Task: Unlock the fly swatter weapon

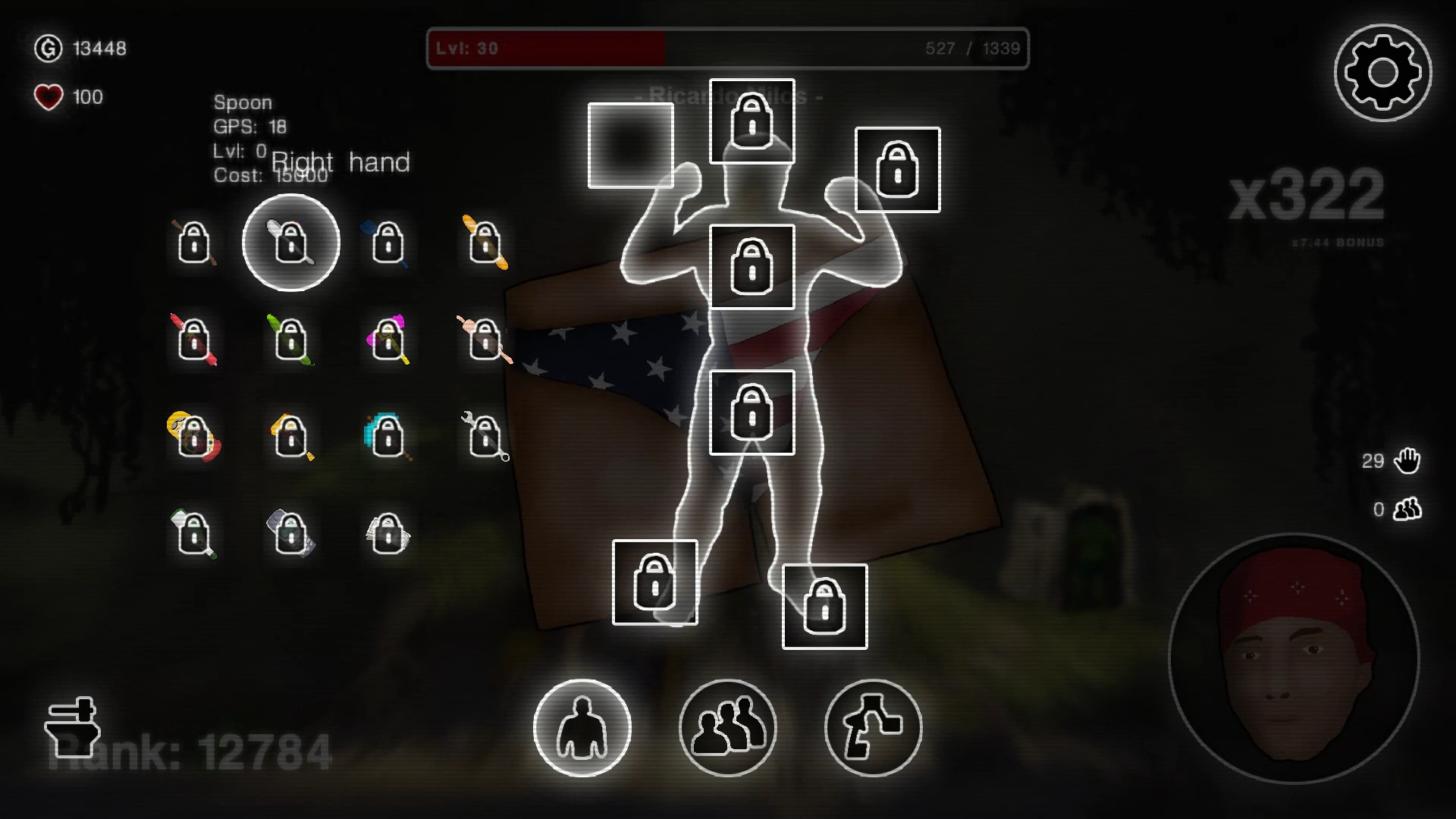Action: tap(388, 243)
